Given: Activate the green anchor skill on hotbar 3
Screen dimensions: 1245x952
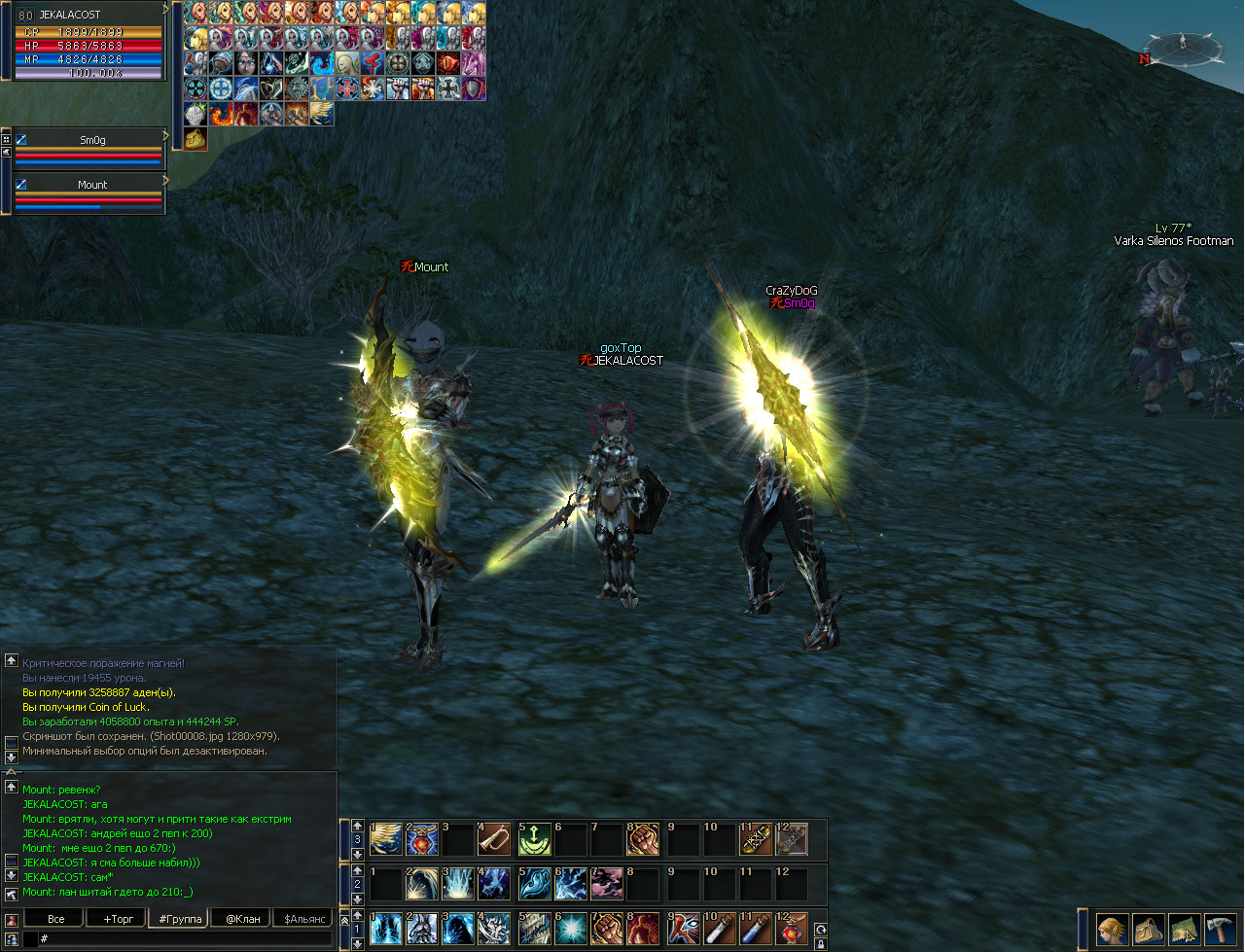Looking at the screenshot, I should (534, 839).
